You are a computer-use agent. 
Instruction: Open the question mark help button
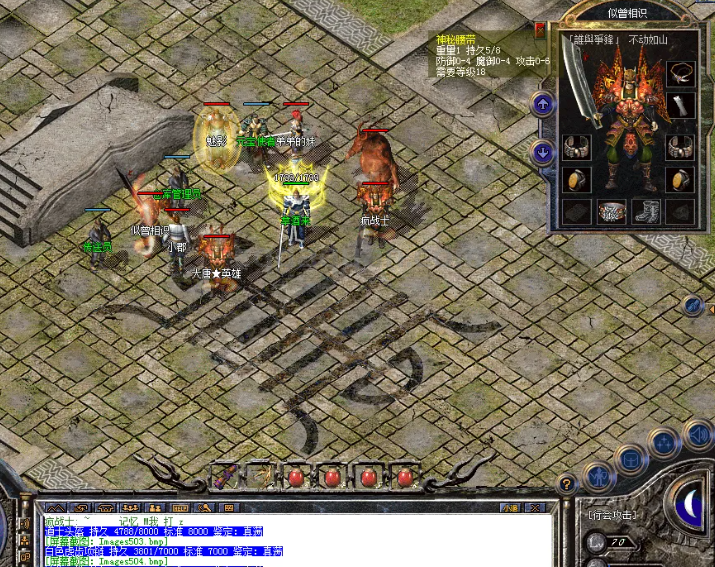pyautogui.click(x=567, y=484)
